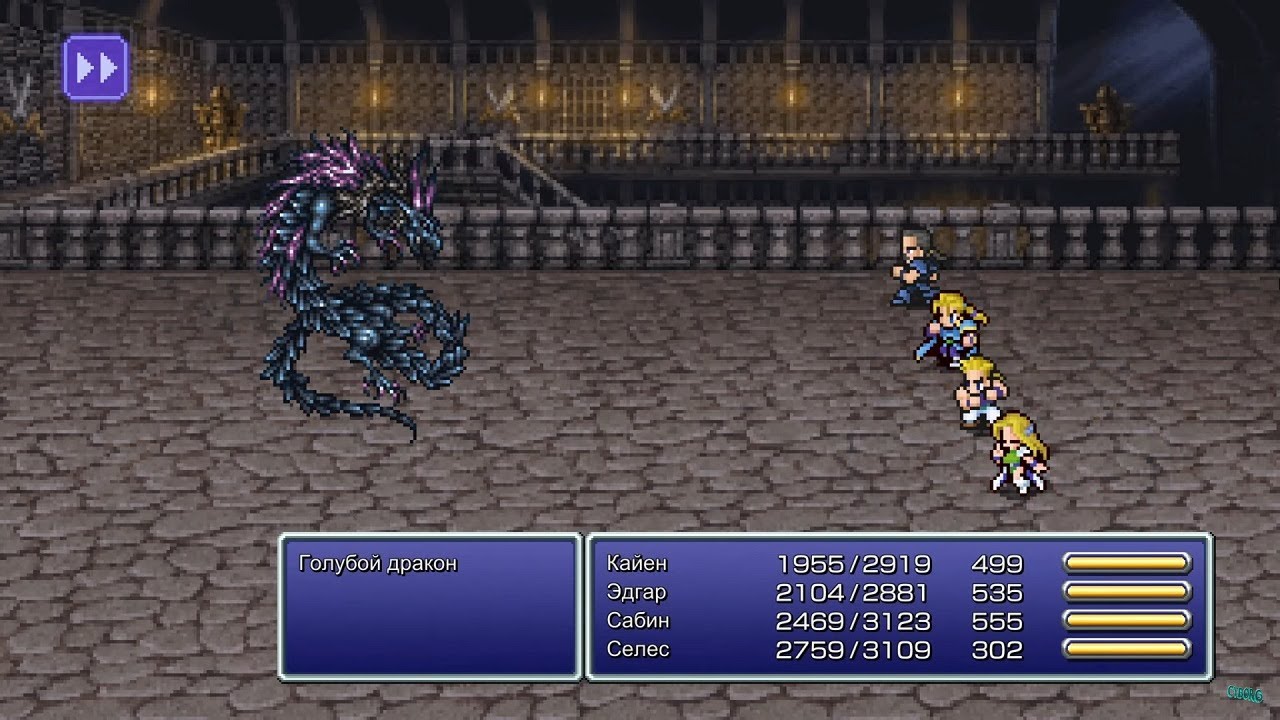This screenshot has width=1280, height=720.
Task: Toggle the fast-forward battle speed button
Action: pos(95,67)
